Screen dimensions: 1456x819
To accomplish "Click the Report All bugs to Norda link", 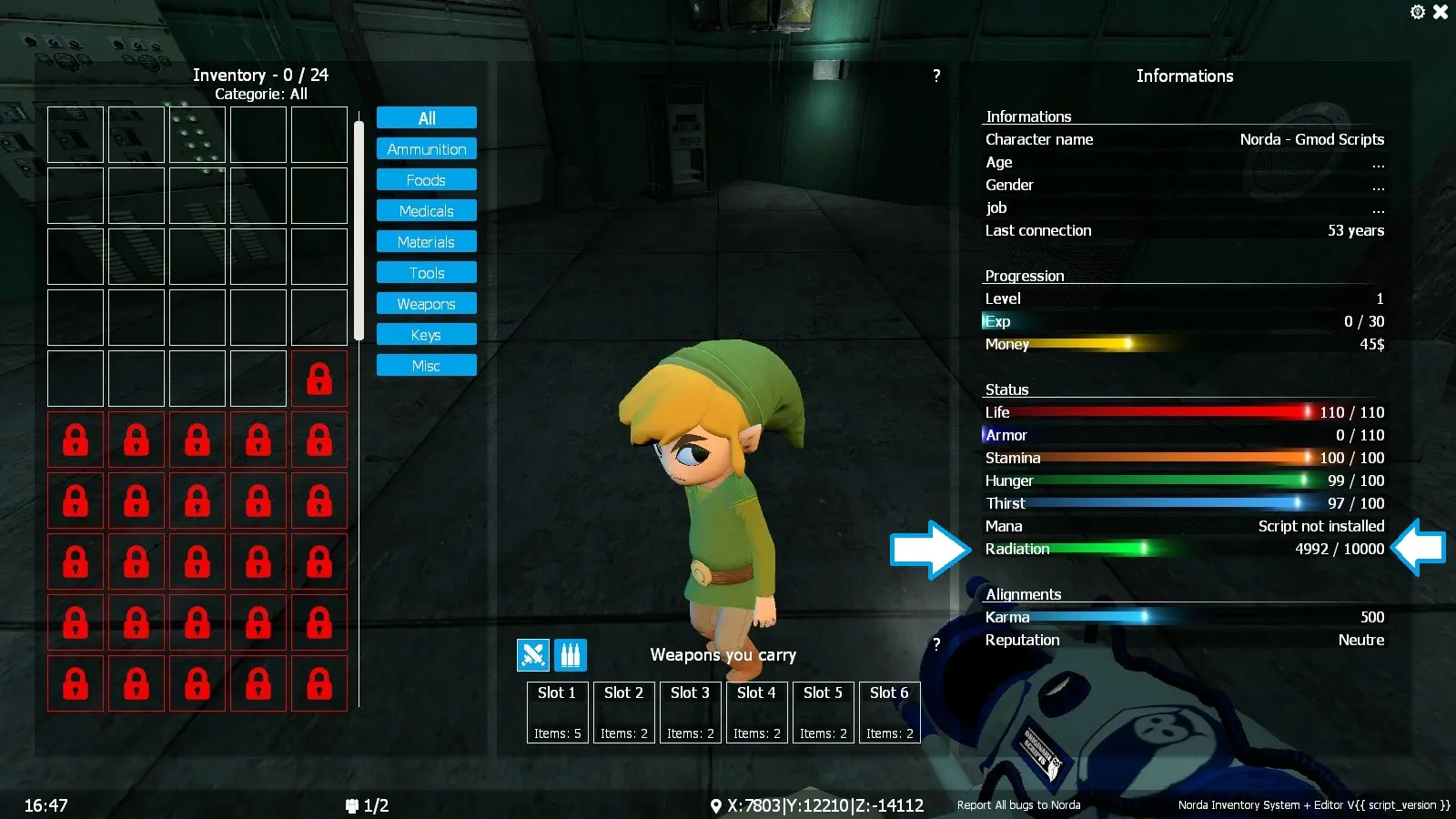I will pos(1017,805).
